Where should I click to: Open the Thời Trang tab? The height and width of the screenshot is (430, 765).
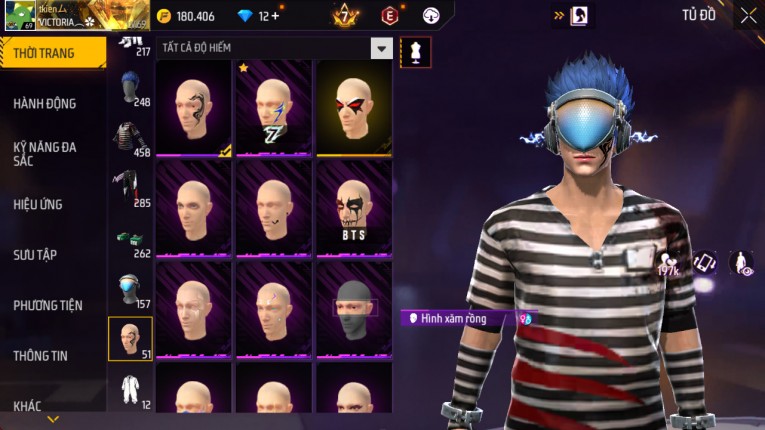point(44,53)
